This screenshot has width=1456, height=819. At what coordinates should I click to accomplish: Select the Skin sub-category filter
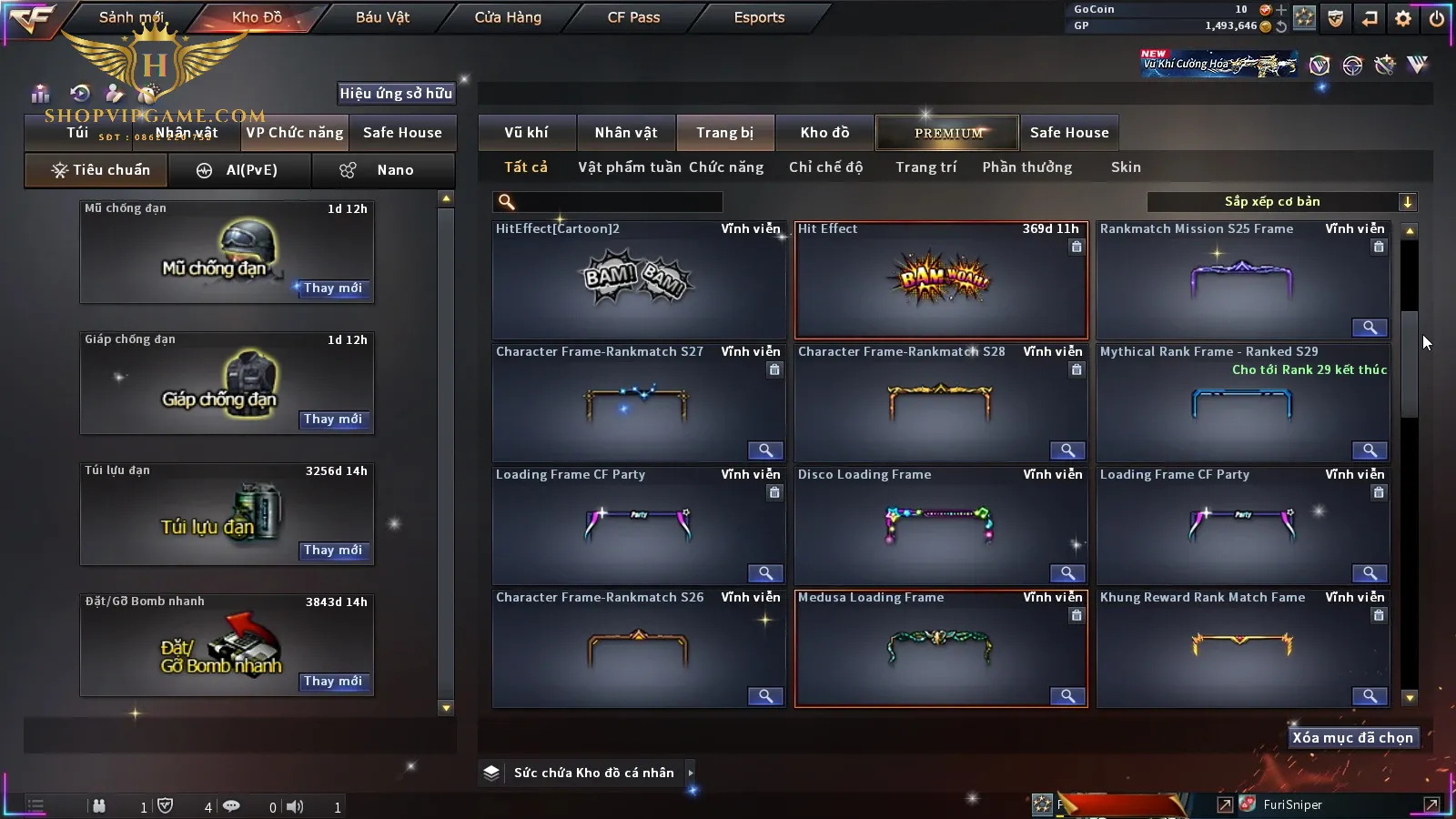coord(1126,167)
